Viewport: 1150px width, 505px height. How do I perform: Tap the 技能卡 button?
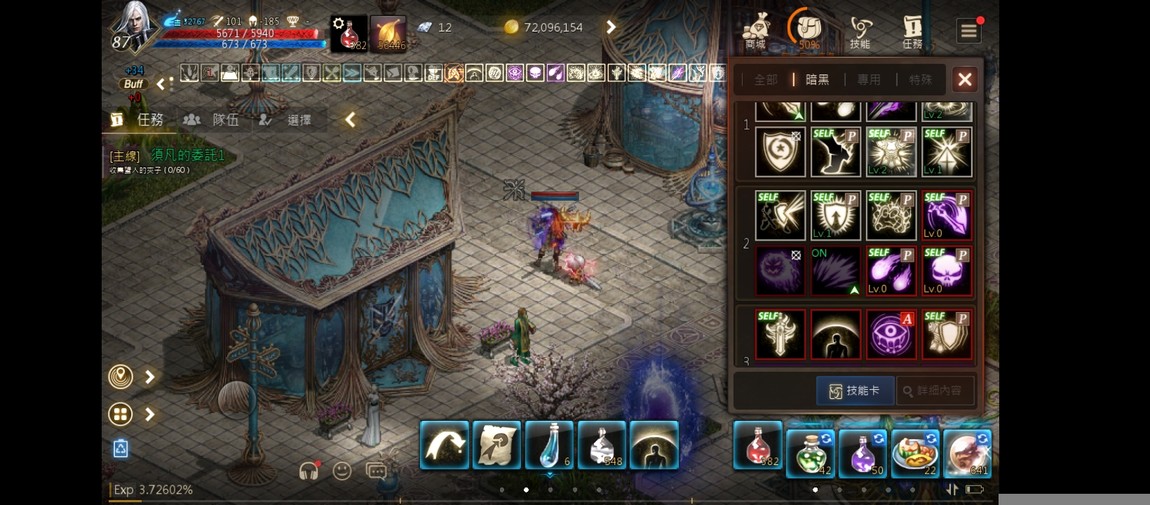pos(854,391)
